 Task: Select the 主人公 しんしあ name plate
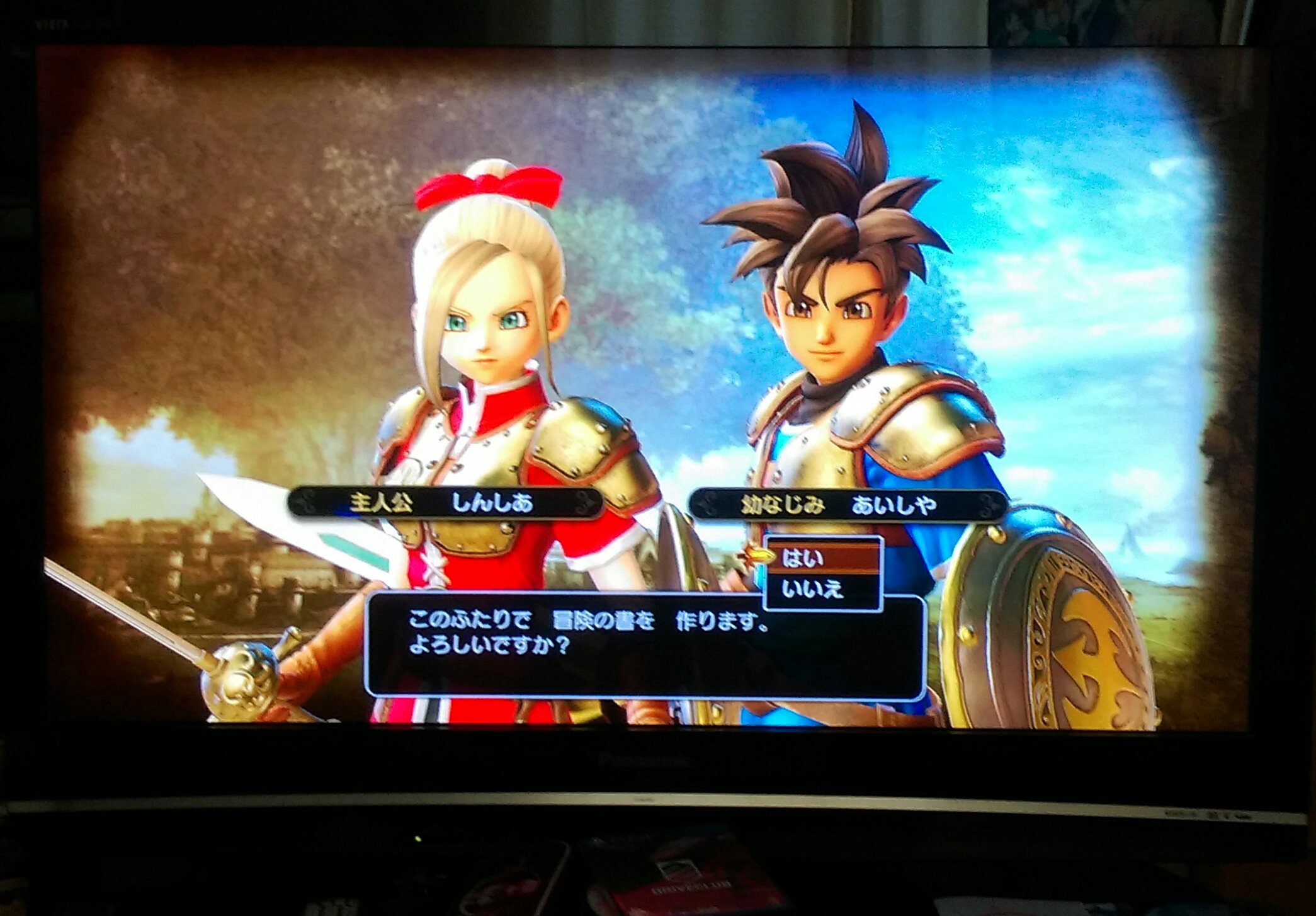[x=445, y=503]
